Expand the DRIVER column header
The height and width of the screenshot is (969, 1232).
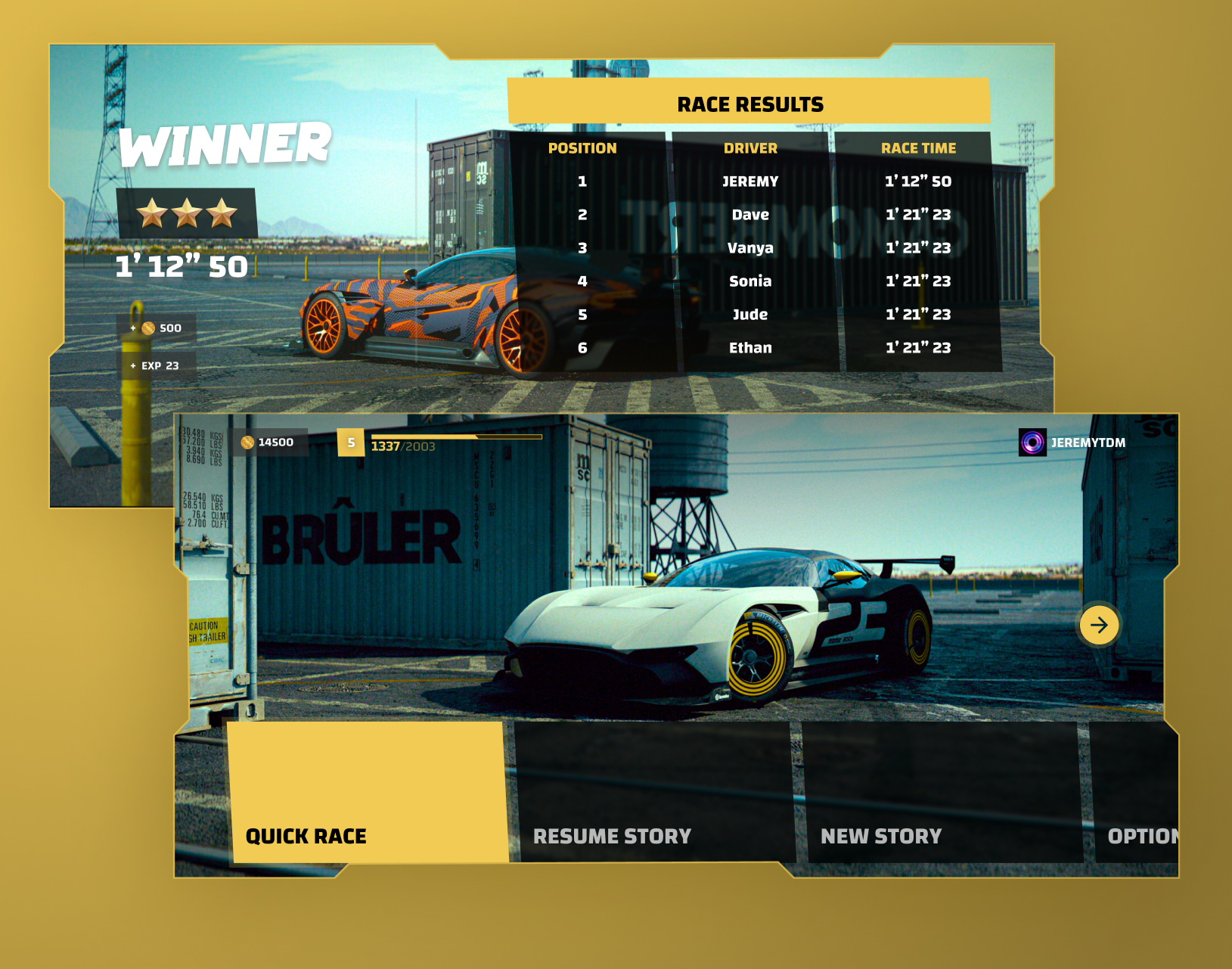tap(751, 148)
